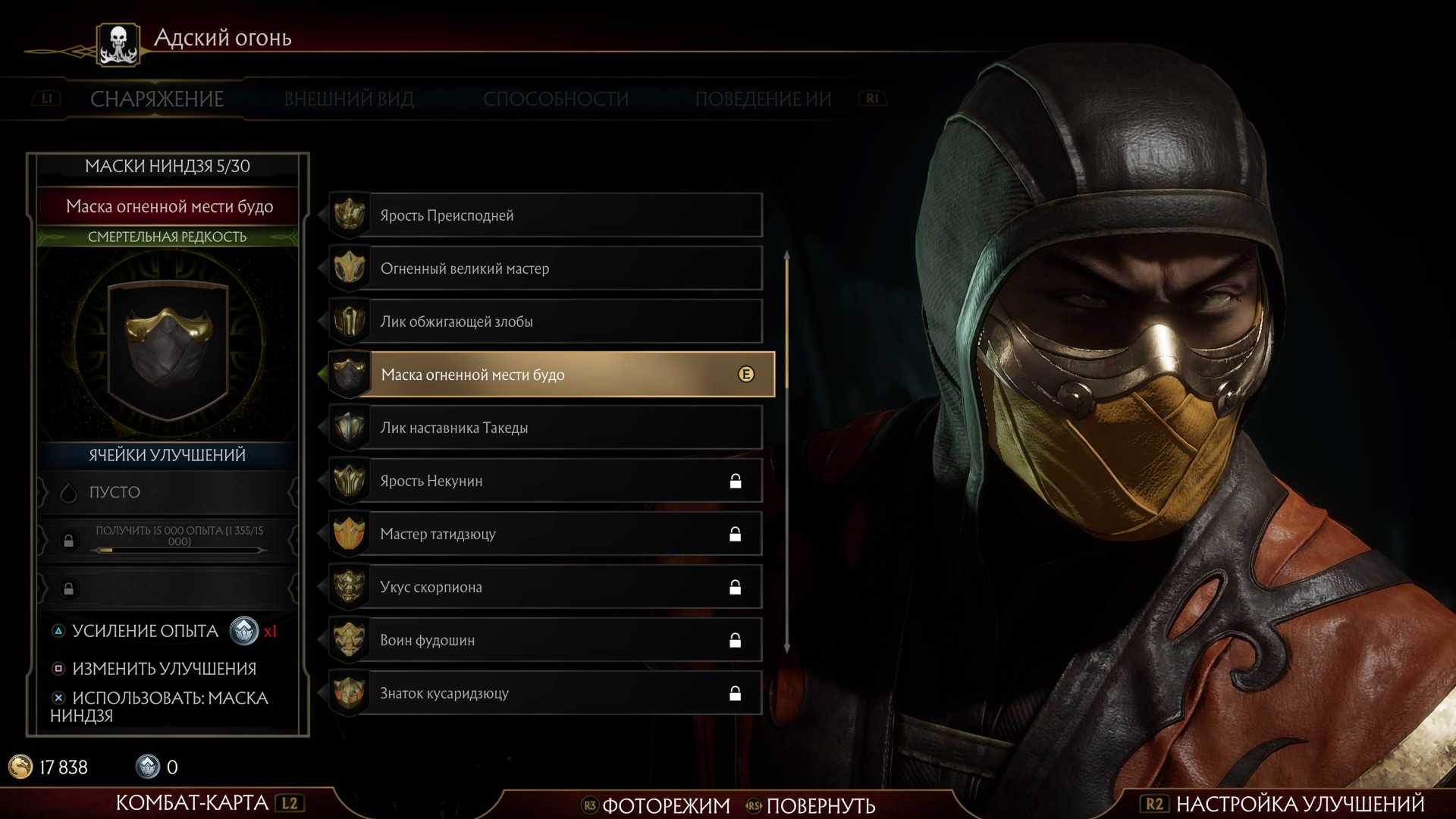
Task: Open the Внешний вид tab
Action: [x=349, y=99]
